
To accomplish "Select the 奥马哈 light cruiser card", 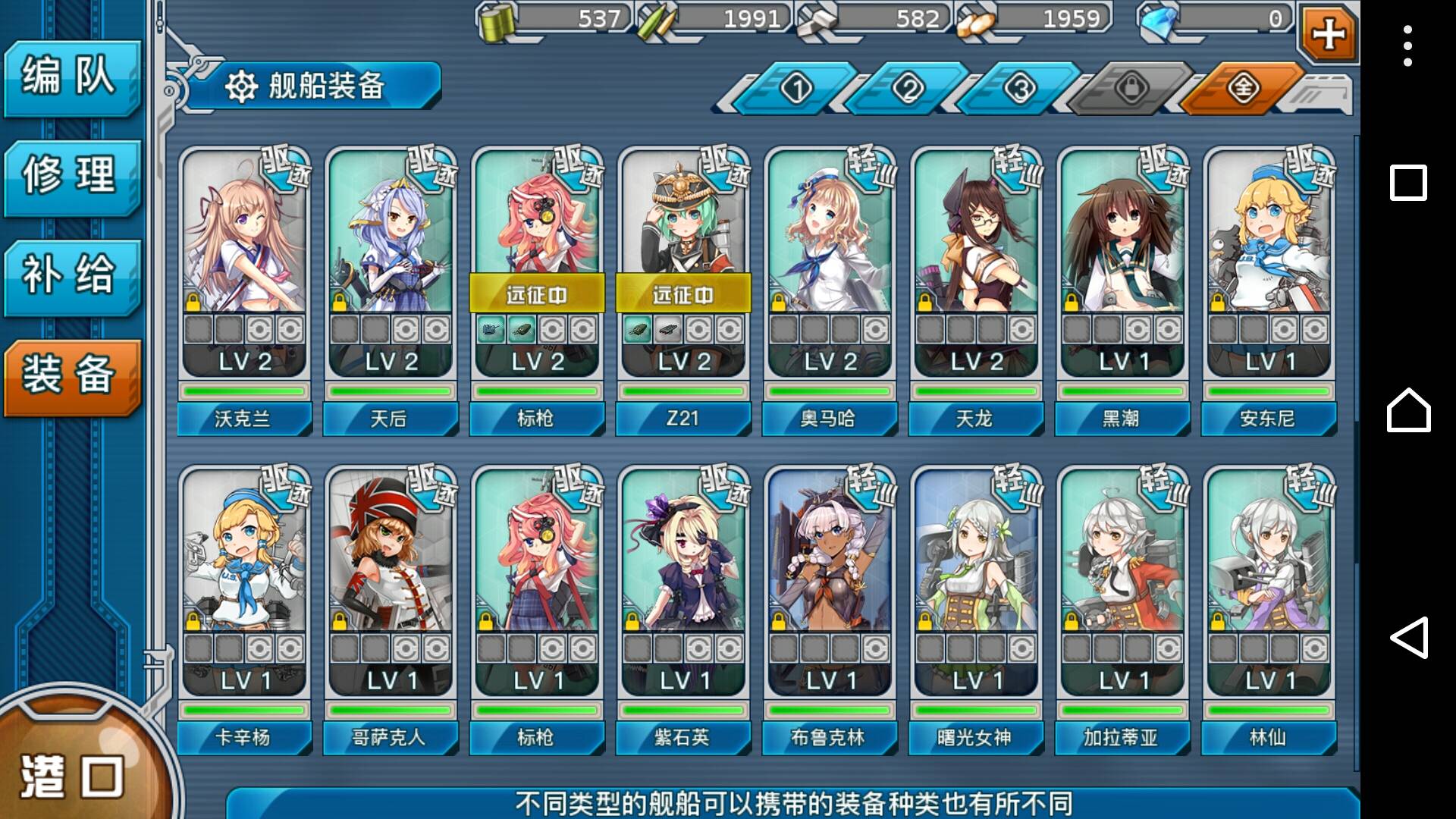I will point(830,288).
